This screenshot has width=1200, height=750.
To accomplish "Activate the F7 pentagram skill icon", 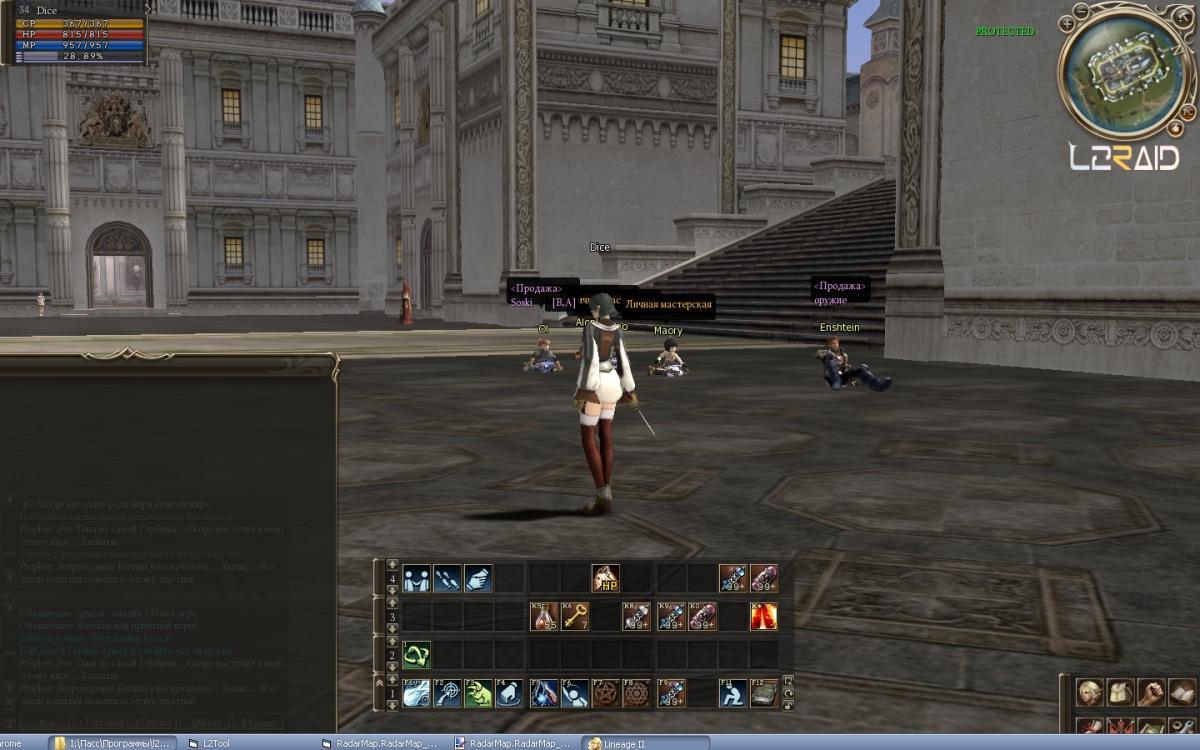I will [605, 692].
